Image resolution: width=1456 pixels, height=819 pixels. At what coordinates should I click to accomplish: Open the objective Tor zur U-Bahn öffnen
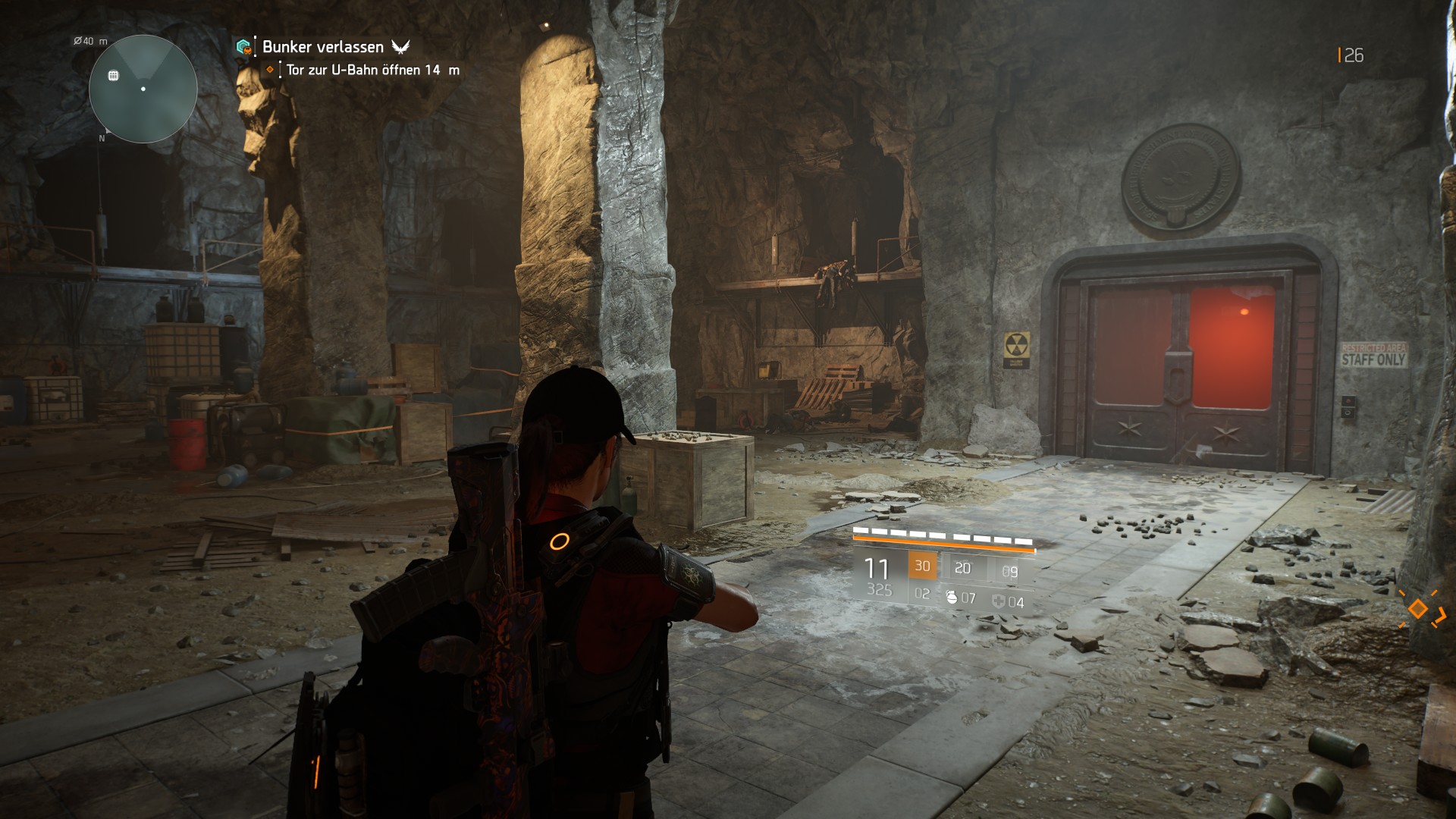(x=353, y=68)
